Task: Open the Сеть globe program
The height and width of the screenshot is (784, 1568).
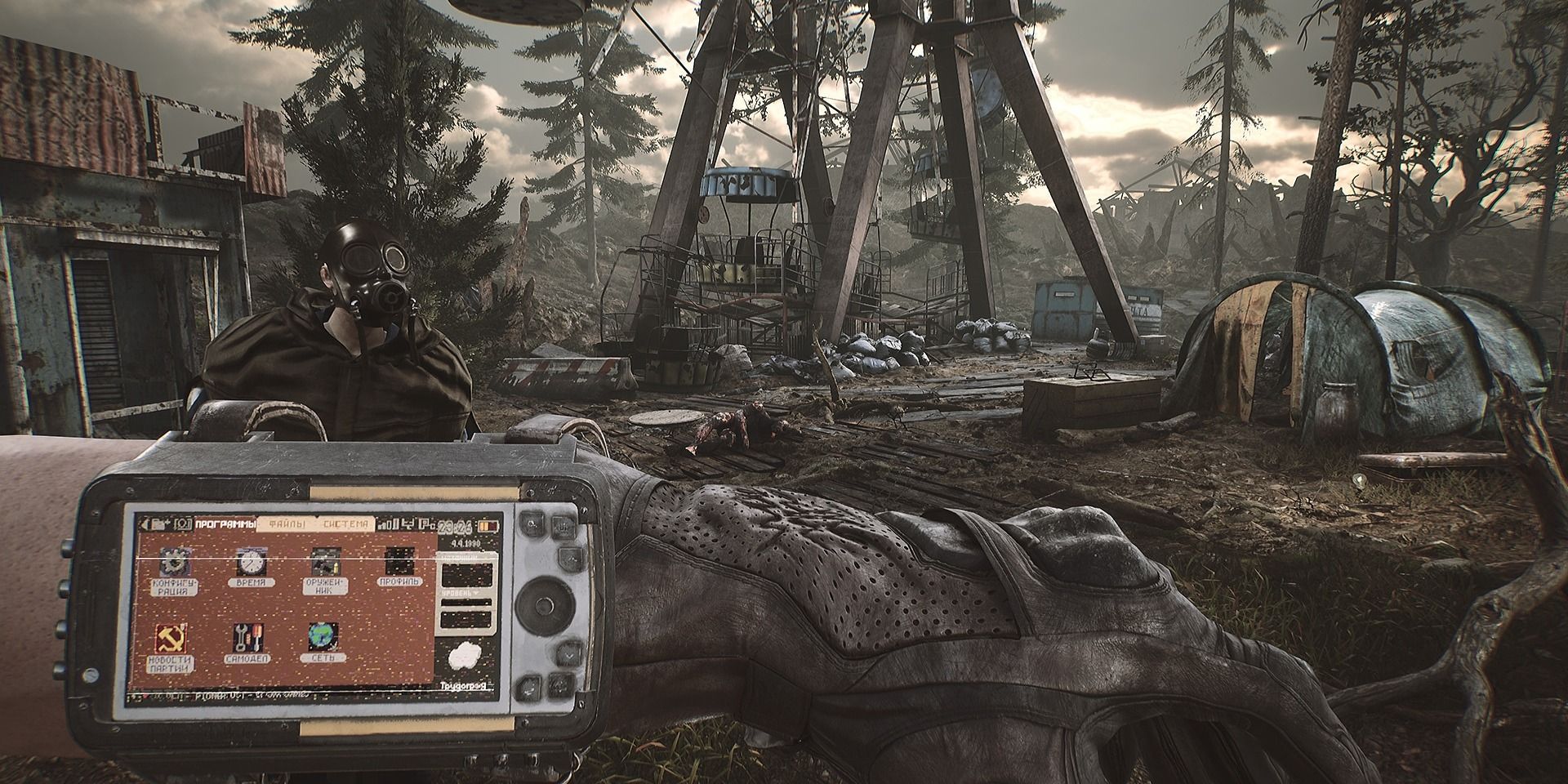Action: pyautogui.click(x=323, y=638)
